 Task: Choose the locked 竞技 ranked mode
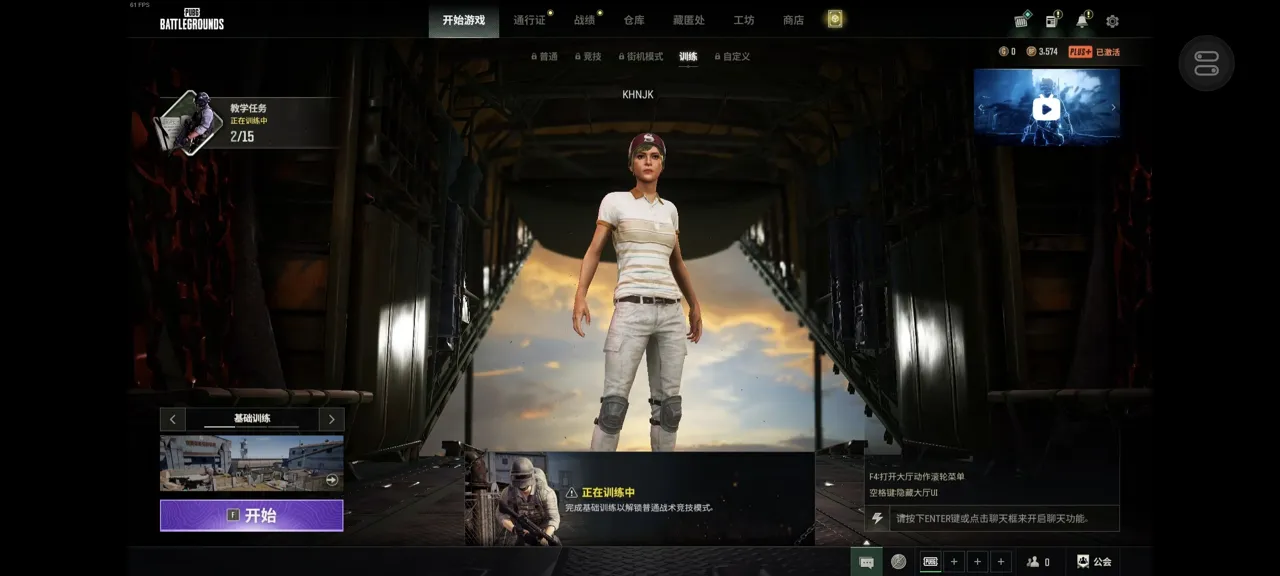591,57
